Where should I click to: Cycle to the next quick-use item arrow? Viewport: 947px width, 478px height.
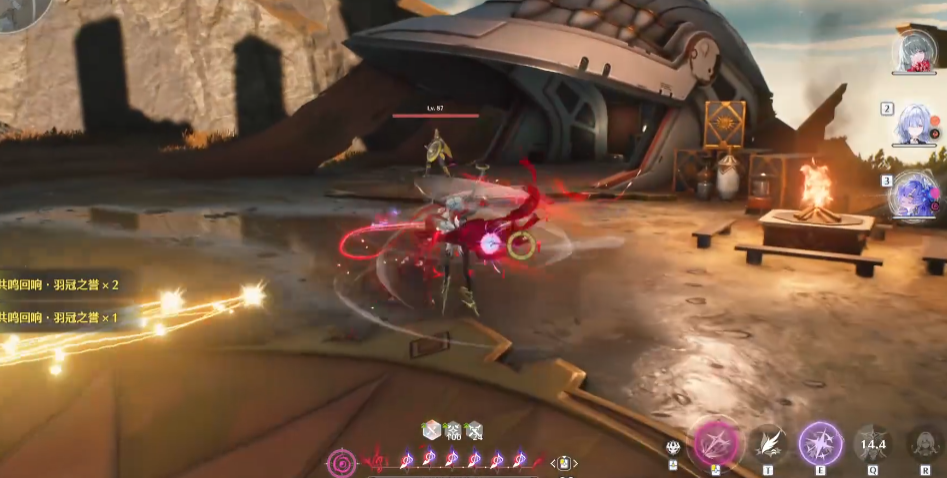click(575, 463)
